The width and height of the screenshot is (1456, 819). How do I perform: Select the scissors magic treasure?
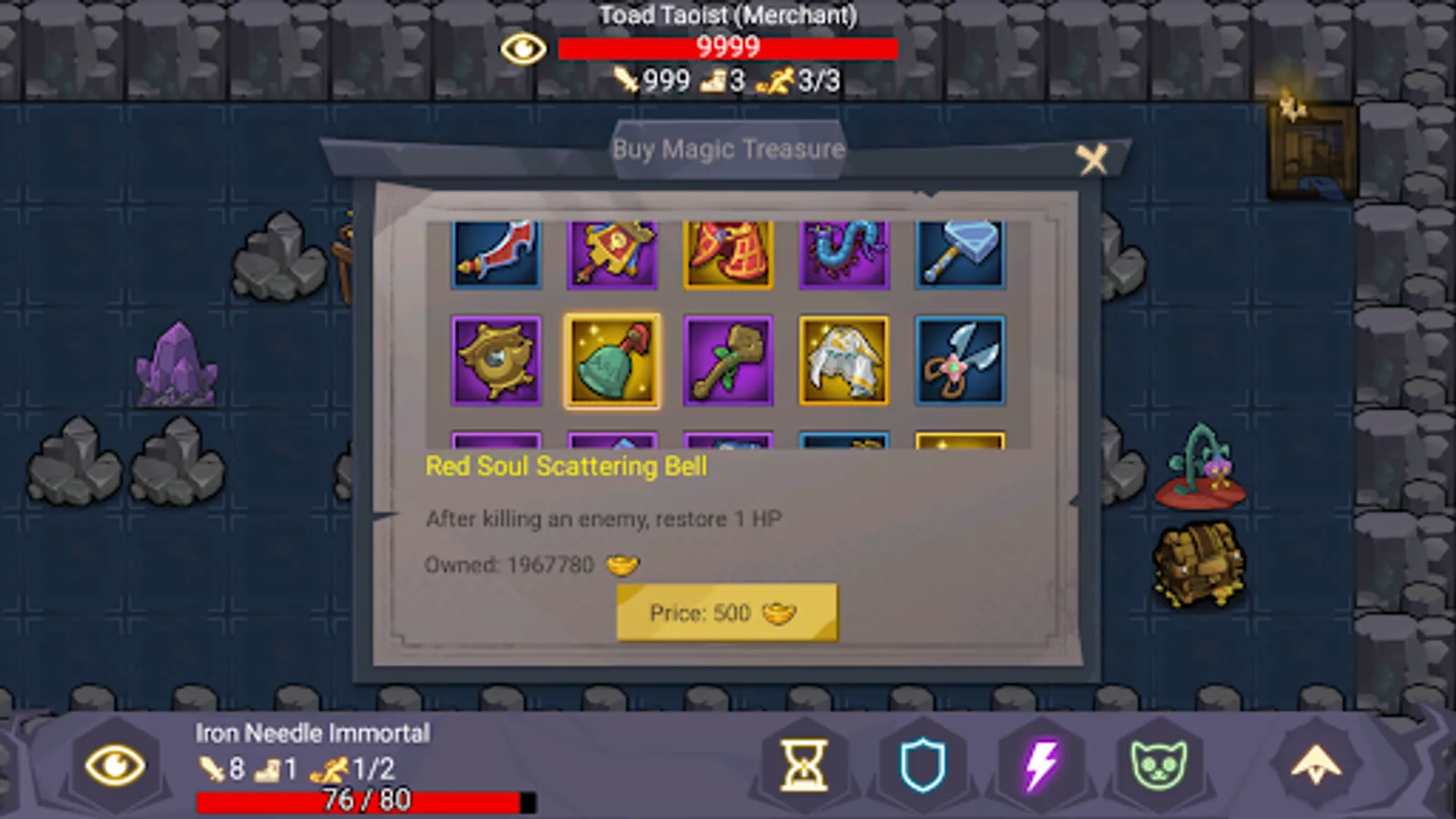961,361
